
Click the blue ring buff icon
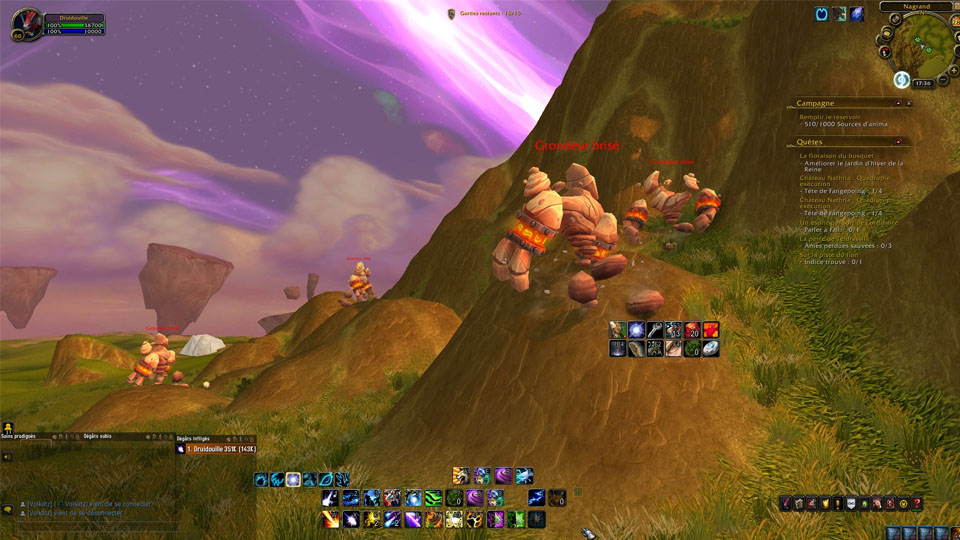point(822,14)
